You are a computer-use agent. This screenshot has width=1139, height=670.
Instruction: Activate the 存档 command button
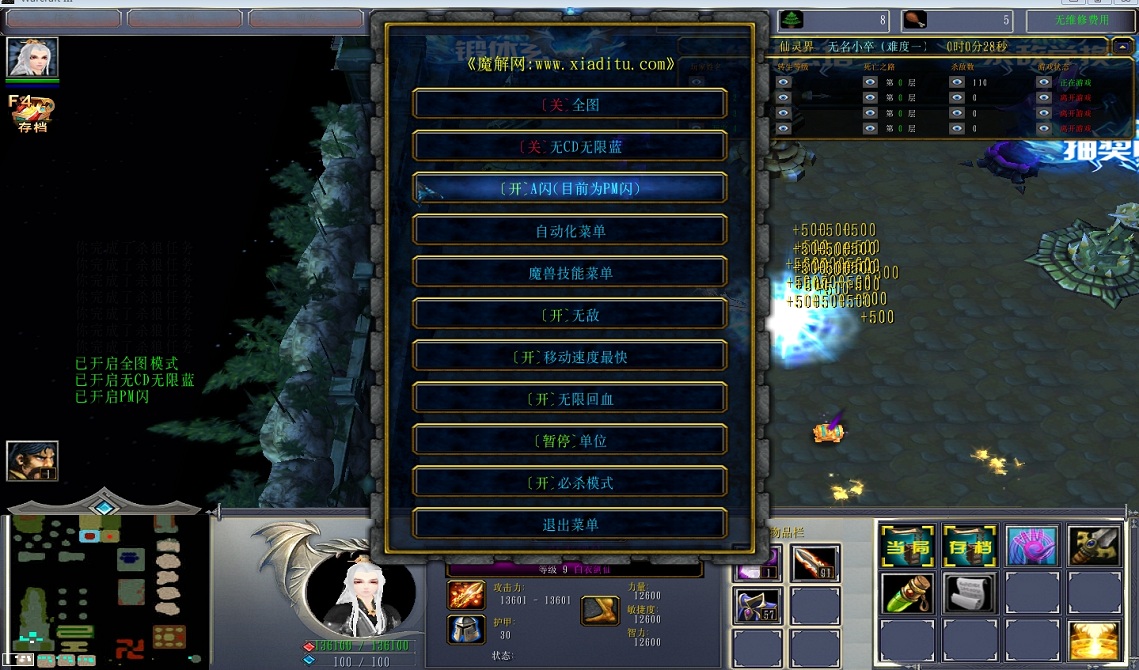tap(969, 546)
